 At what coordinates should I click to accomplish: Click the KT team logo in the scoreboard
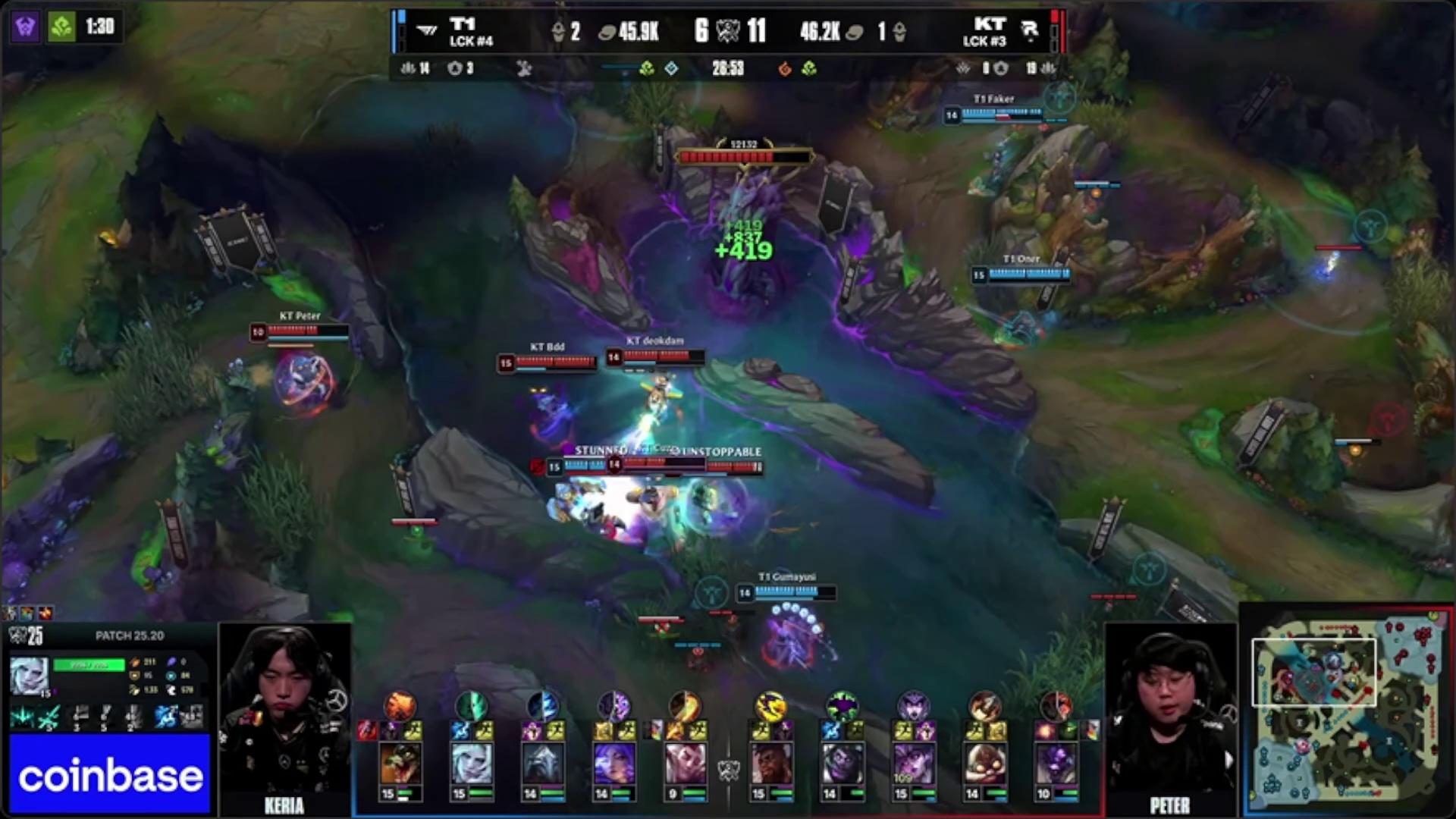[x=1029, y=31]
